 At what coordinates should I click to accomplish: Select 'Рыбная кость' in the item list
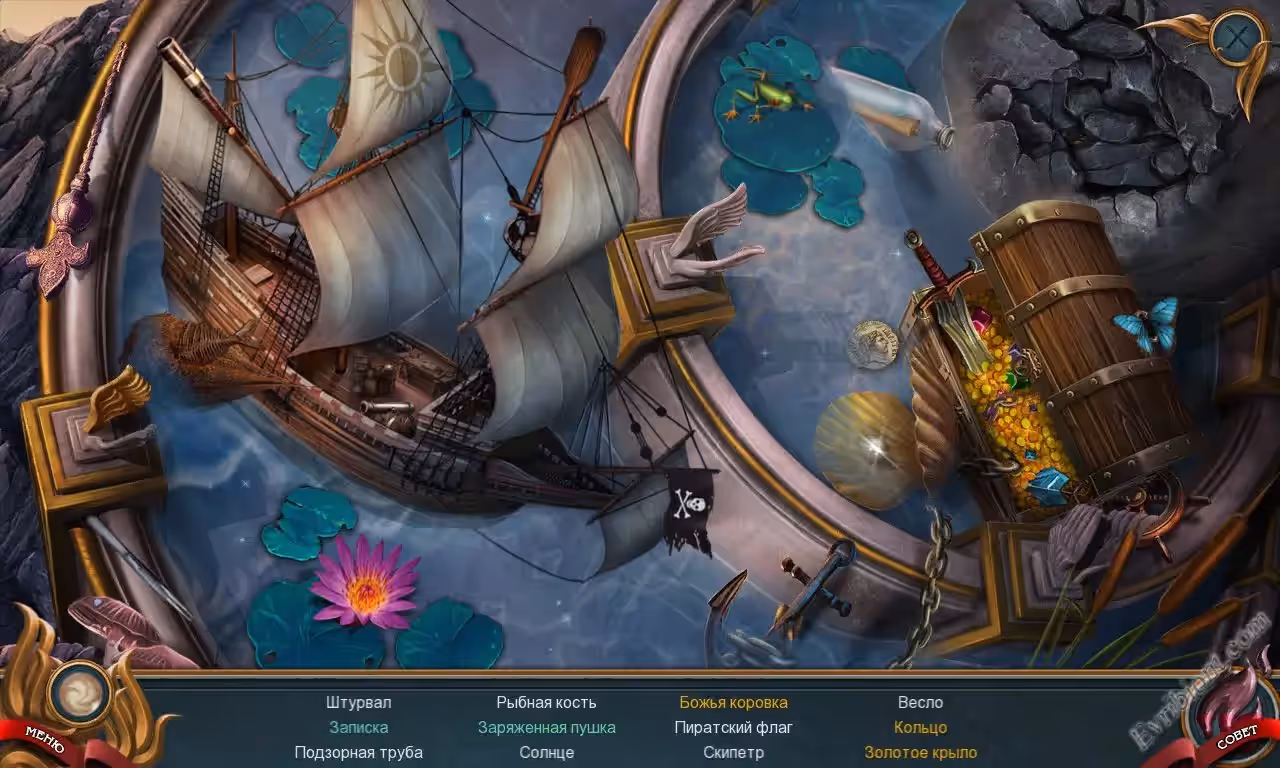pos(546,702)
